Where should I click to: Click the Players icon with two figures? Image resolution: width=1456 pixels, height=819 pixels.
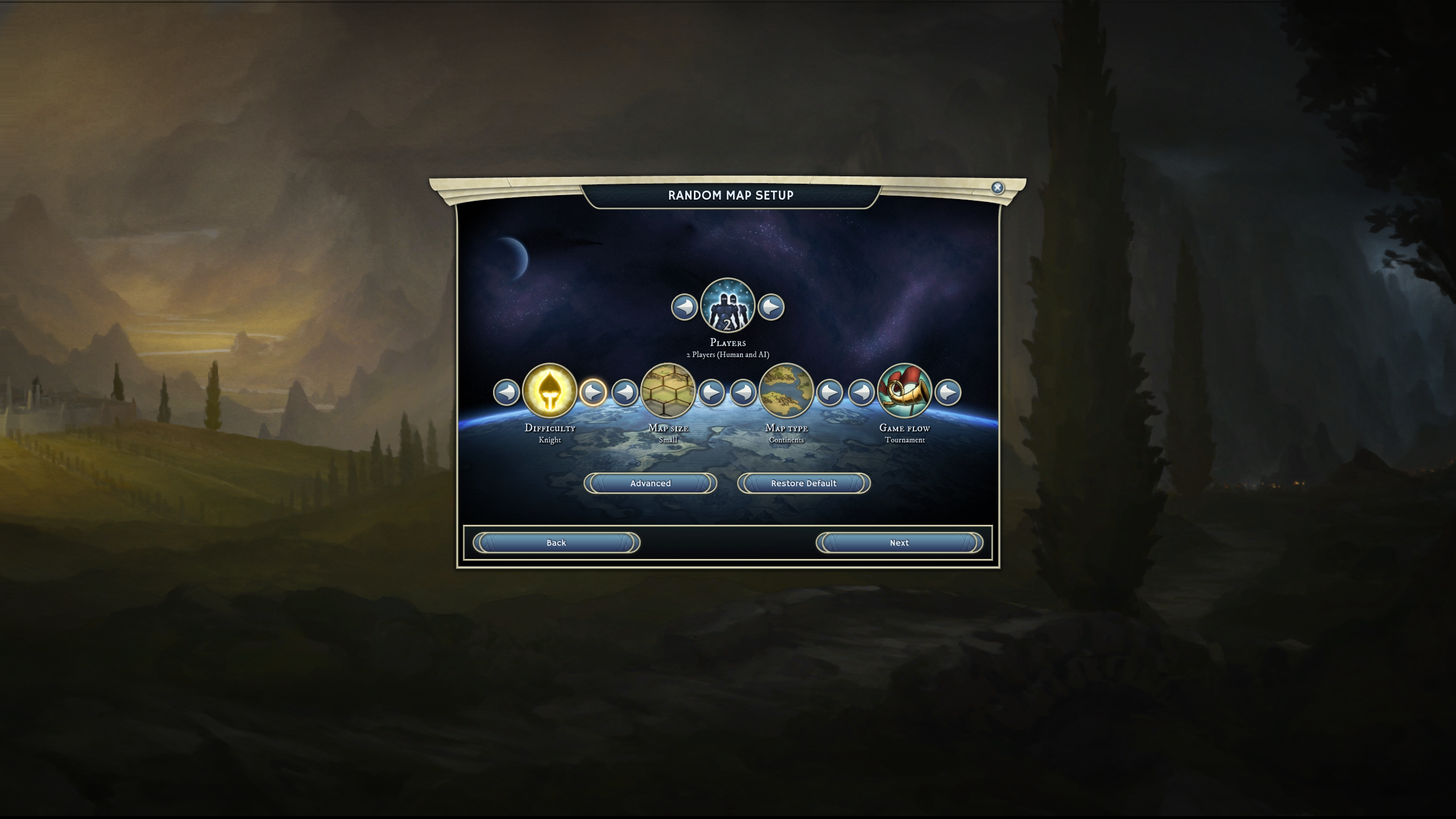click(x=727, y=306)
